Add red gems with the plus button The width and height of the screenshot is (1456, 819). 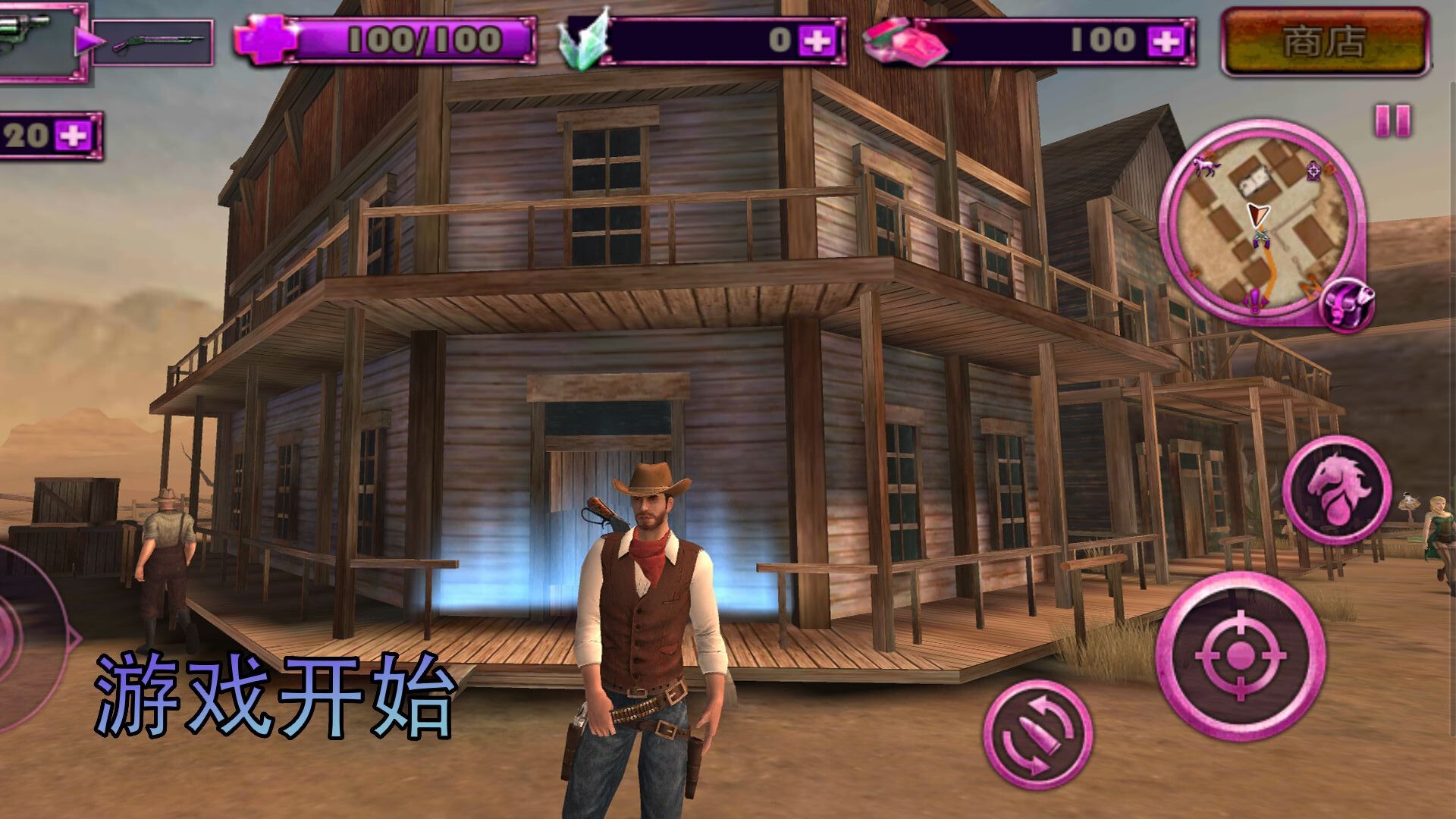[x=1165, y=40]
